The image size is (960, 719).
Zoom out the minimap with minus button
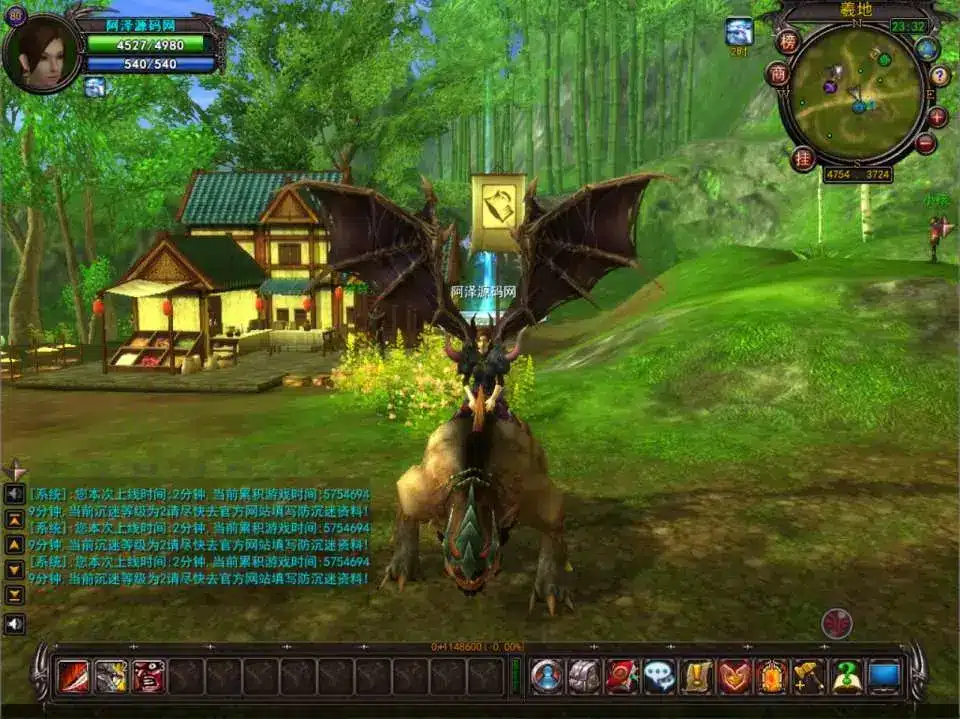(926, 144)
